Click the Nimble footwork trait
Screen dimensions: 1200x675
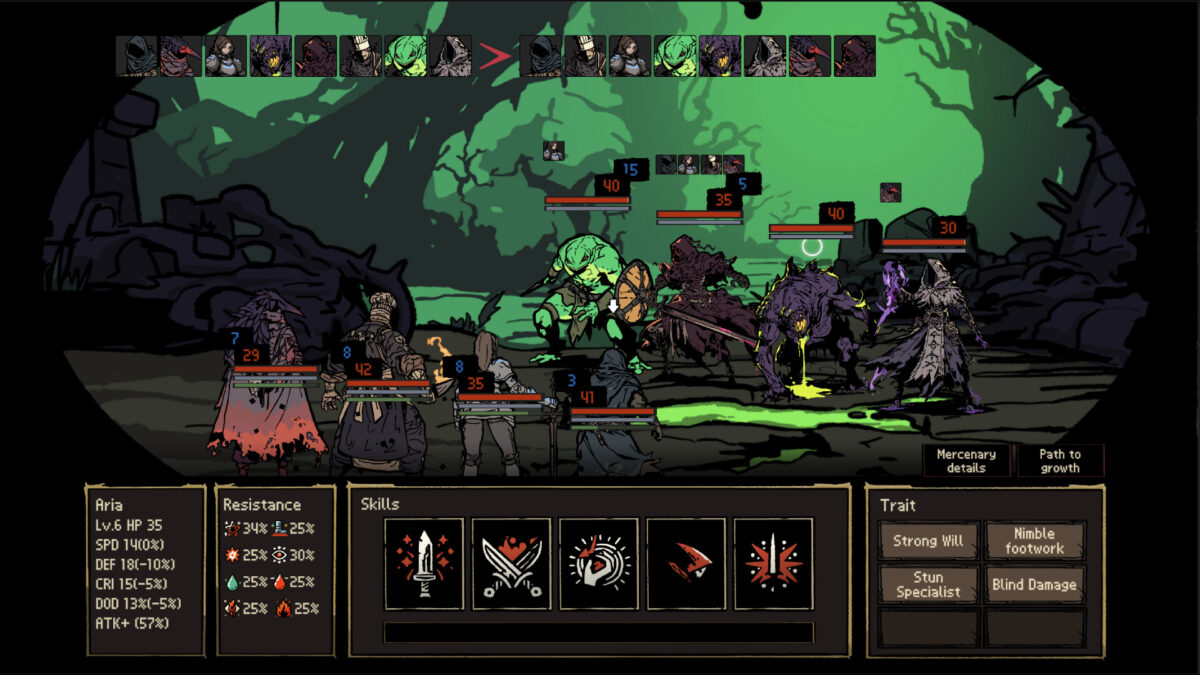point(1034,541)
